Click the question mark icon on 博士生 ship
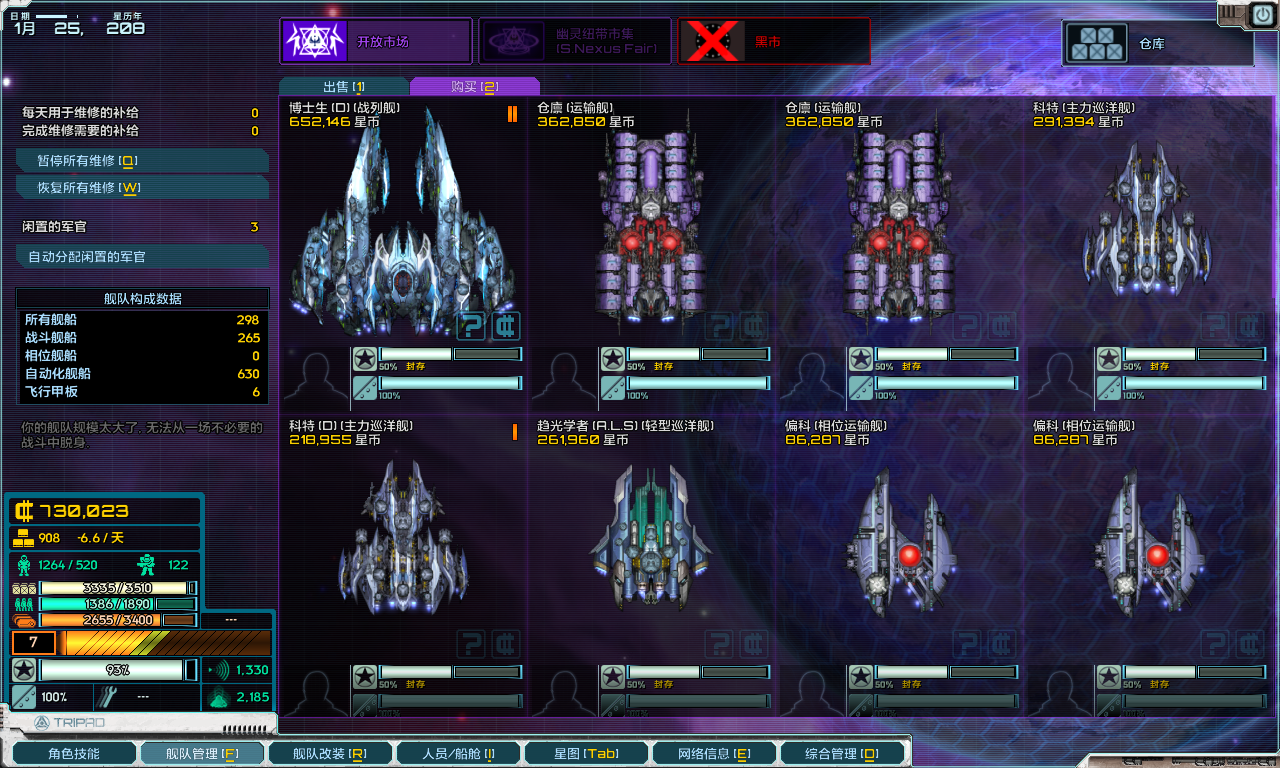1280x768 pixels. (x=472, y=326)
